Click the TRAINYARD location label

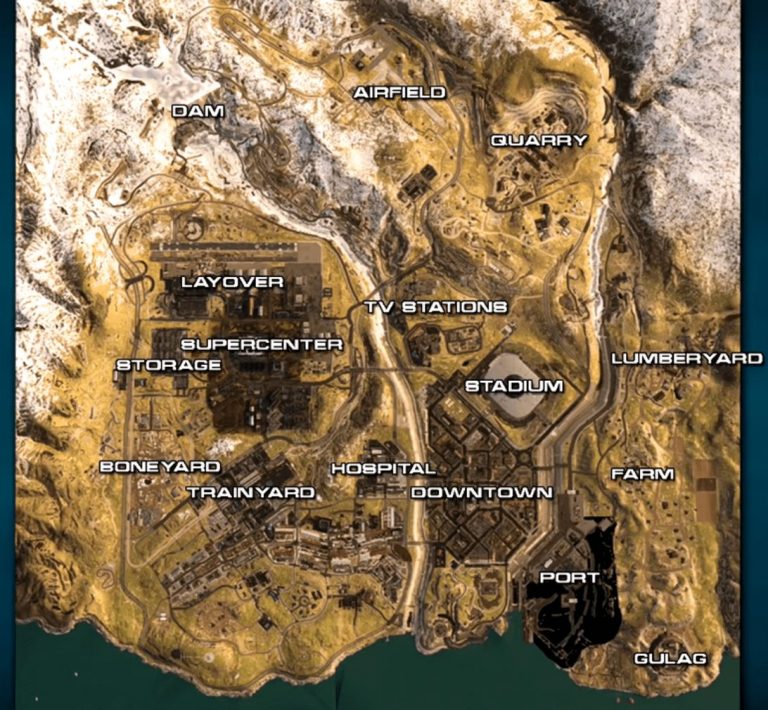pyautogui.click(x=250, y=492)
